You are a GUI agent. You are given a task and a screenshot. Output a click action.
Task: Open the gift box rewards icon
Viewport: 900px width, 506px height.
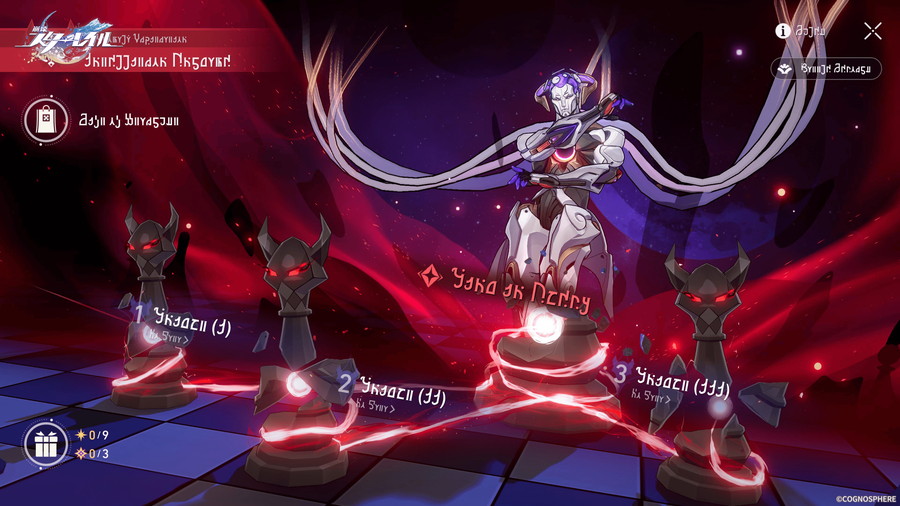tap(45, 443)
